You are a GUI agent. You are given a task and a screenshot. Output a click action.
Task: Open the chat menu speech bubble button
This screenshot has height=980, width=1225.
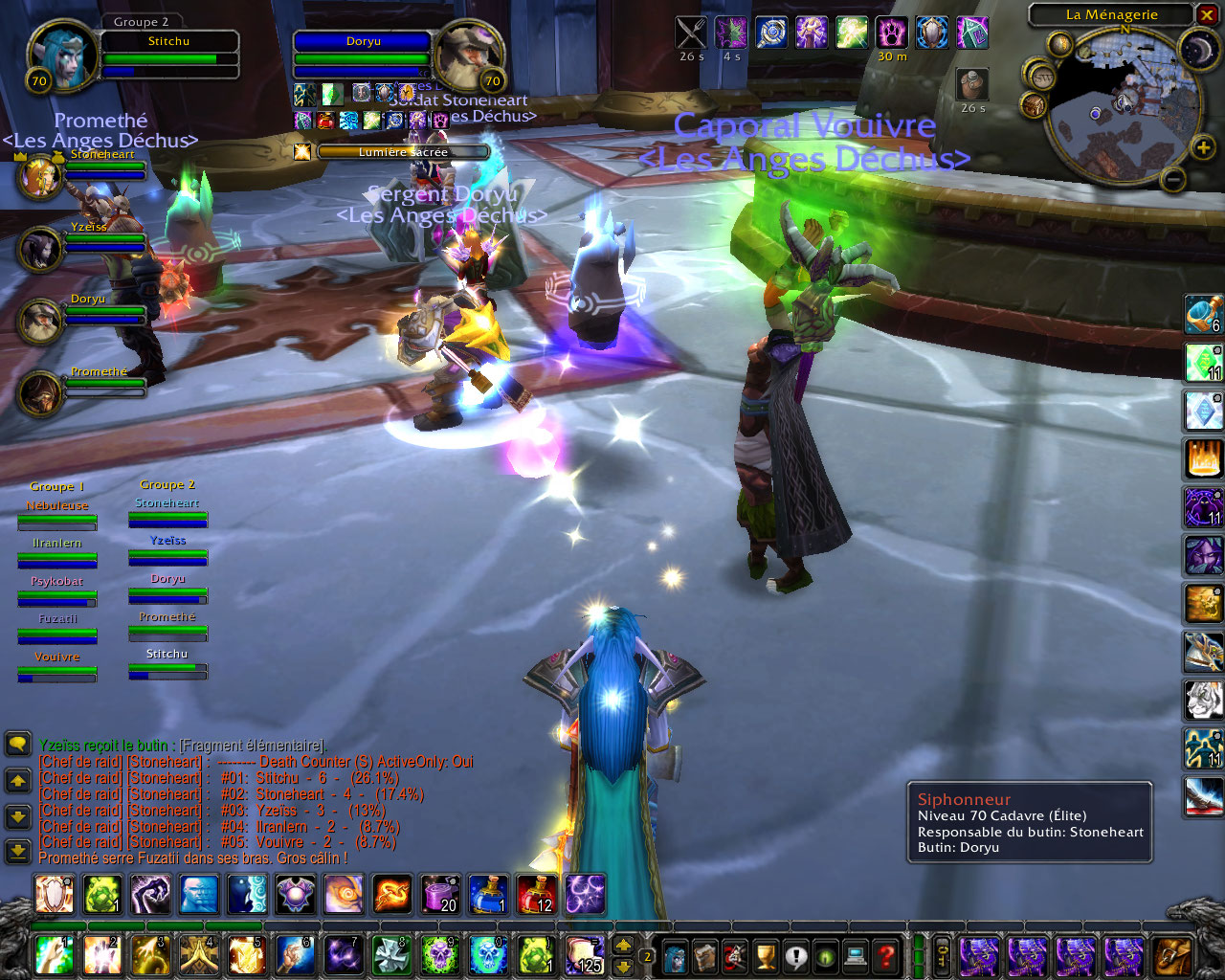click(17, 744)
